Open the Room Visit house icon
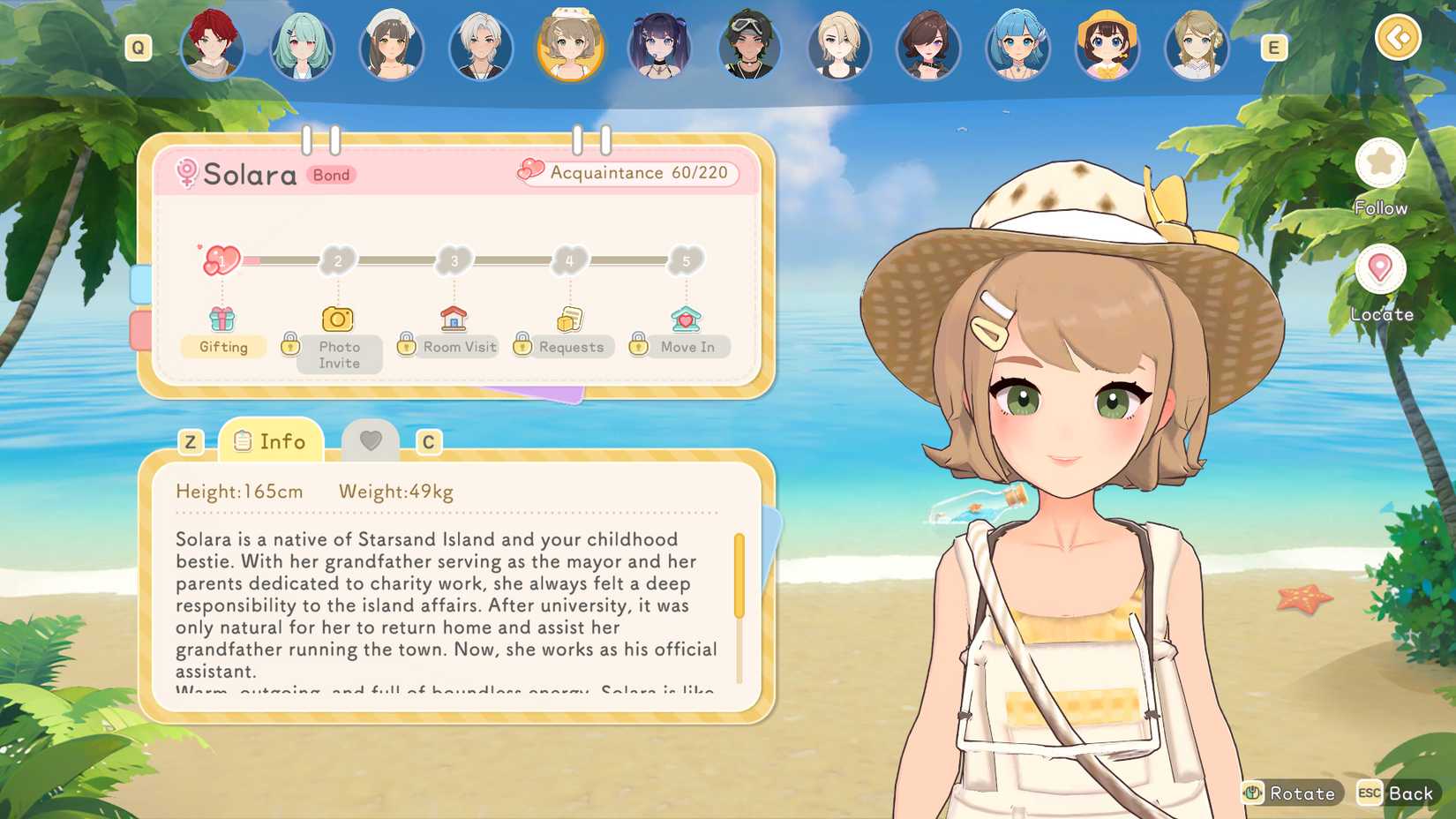Image resolution: width=1456 pixels, height=819 pixels. pos(453,317)
